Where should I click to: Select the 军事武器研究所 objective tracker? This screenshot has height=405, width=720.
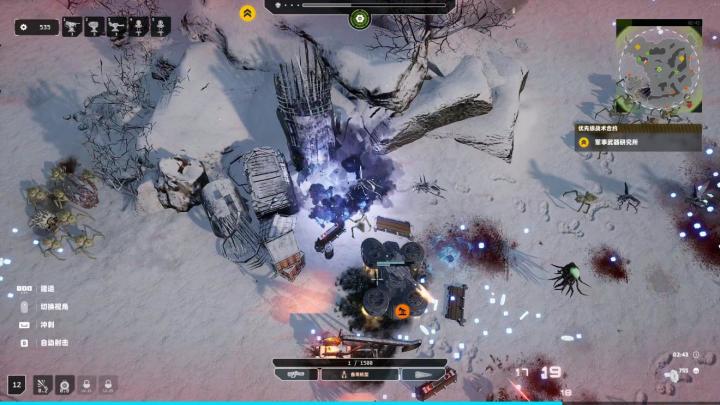pyautogui.click(x=638, y=142)
